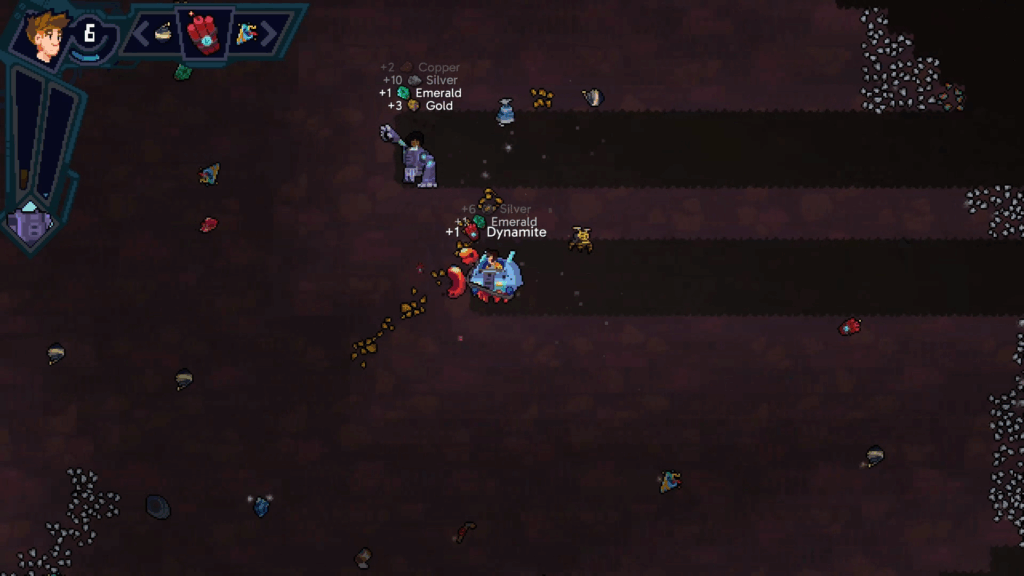Cycle to the next item with right arrow
Screen dimensions: 1024x576
click(269, 34)
